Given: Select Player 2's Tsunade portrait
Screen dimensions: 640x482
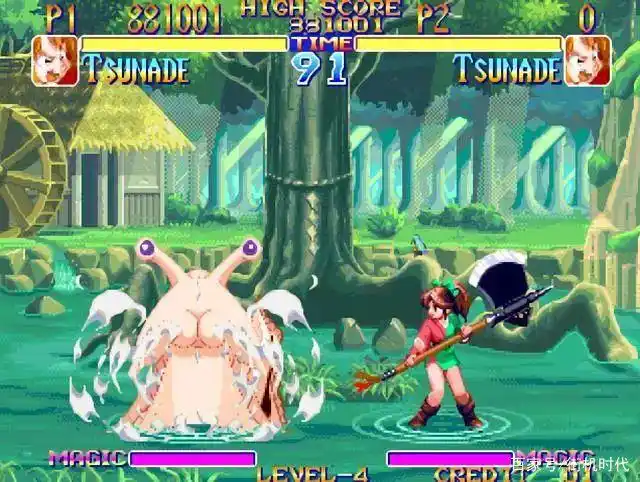Looking at the screenshot, I should 587,60.
